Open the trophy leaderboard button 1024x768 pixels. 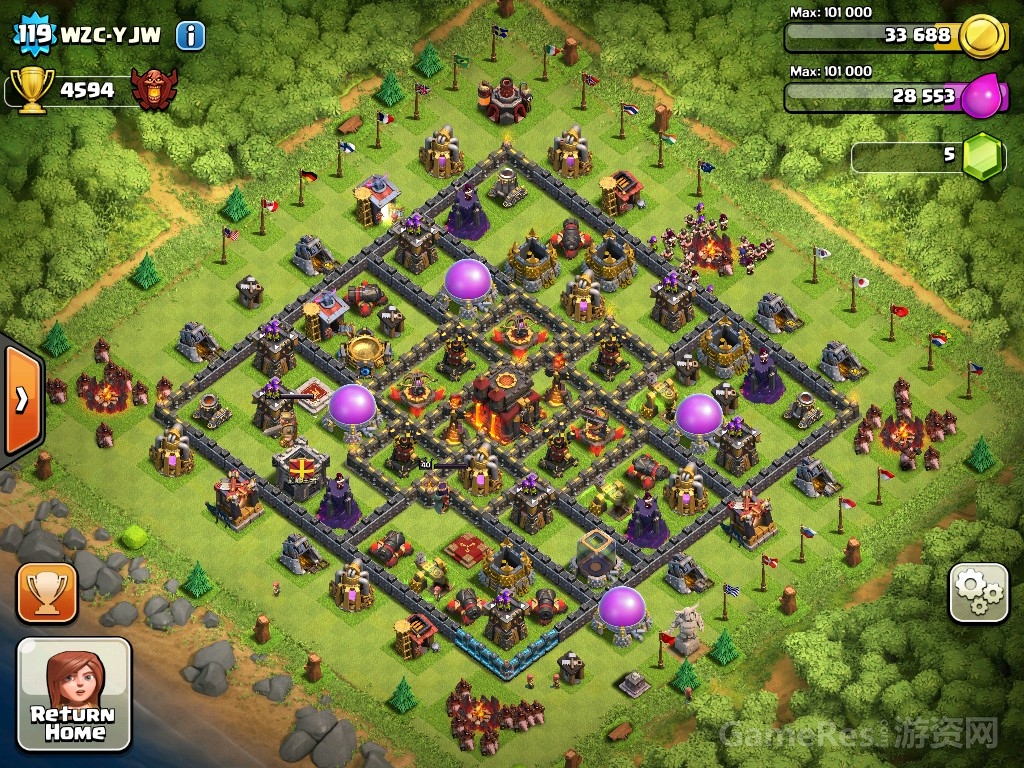46,593
